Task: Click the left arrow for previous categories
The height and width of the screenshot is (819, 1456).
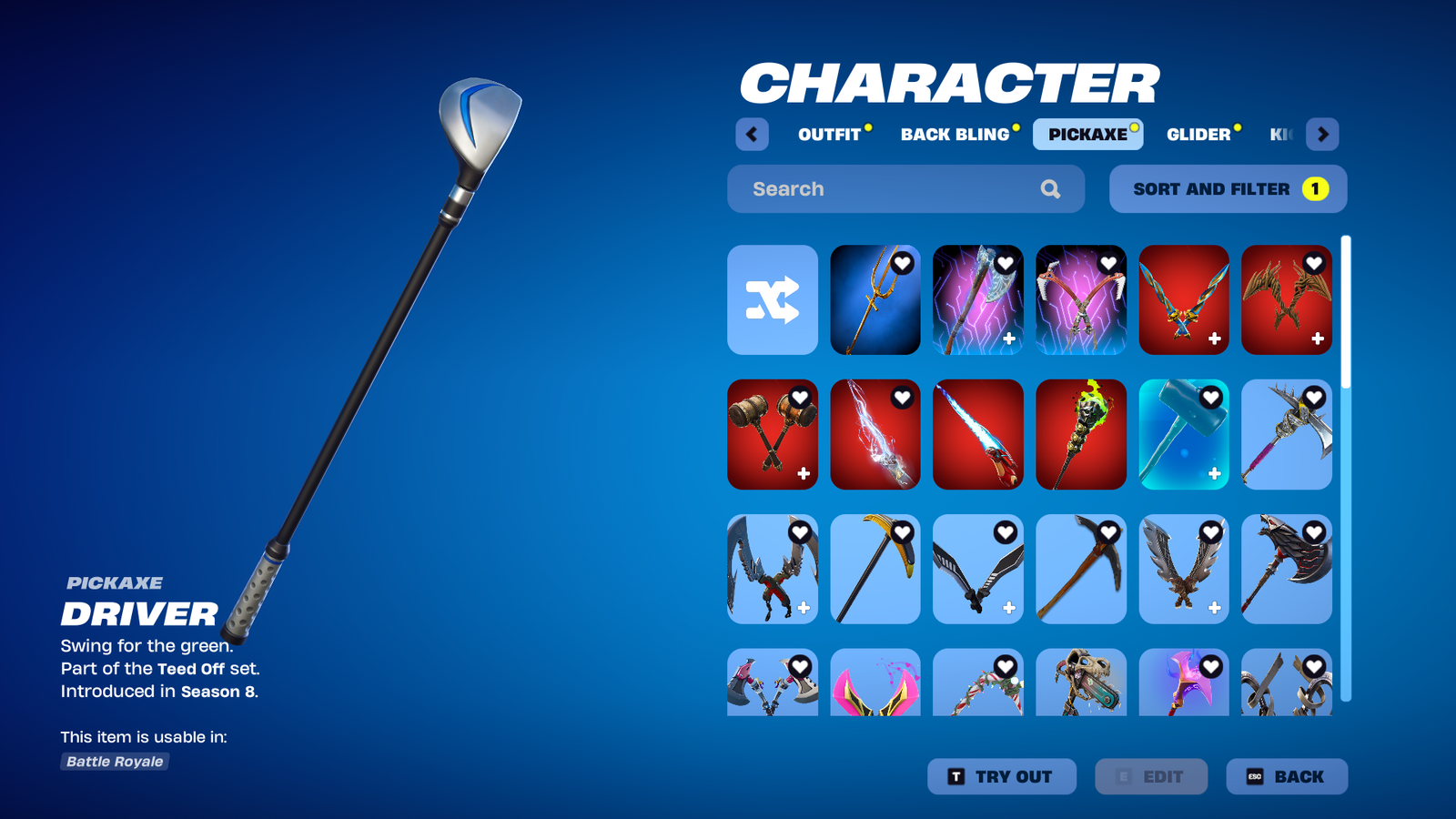Action: pos(752,135)
